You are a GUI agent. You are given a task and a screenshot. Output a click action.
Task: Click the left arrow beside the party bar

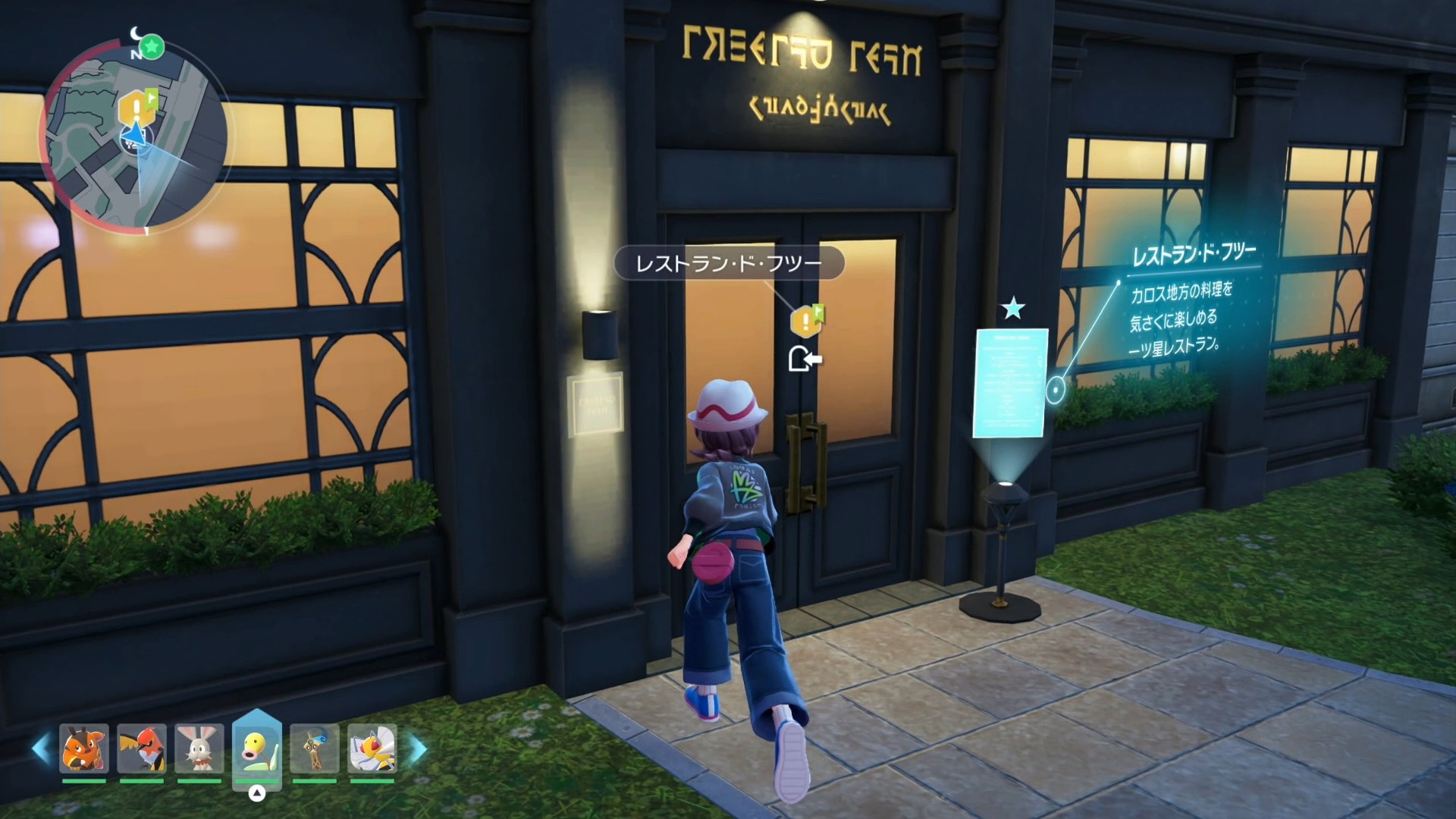41,748
